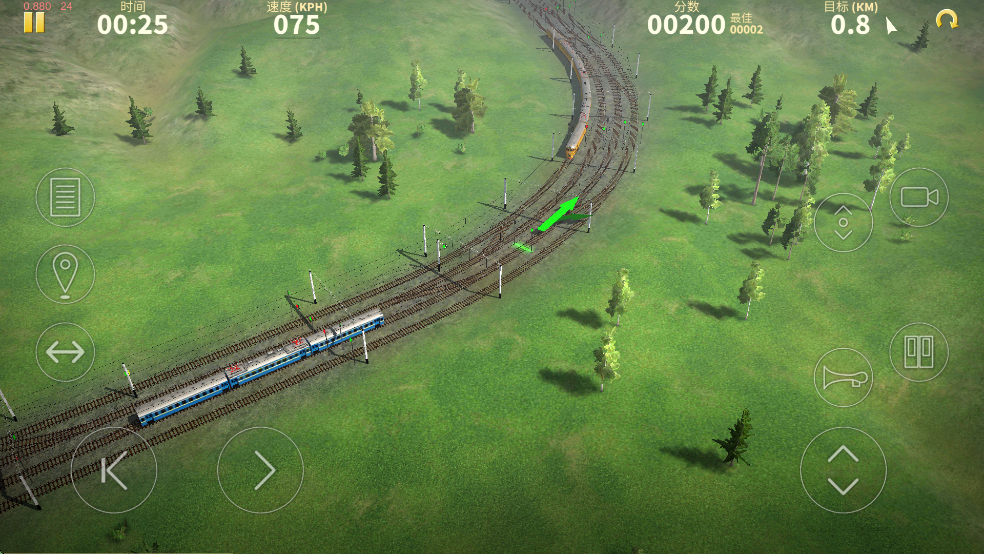The height and width of the screenshot is (554, 984).
Task: Click the large up-down chevron control
Action: [x=843, y=470]
